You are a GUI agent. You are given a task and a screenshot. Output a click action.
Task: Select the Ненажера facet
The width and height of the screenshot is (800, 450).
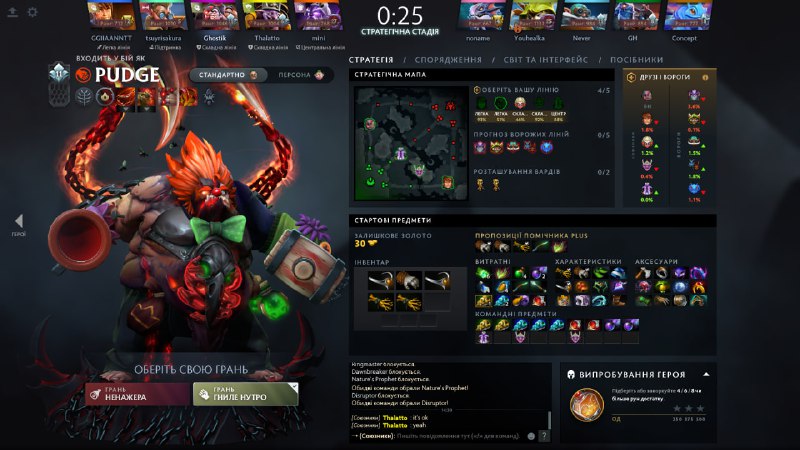136,395
